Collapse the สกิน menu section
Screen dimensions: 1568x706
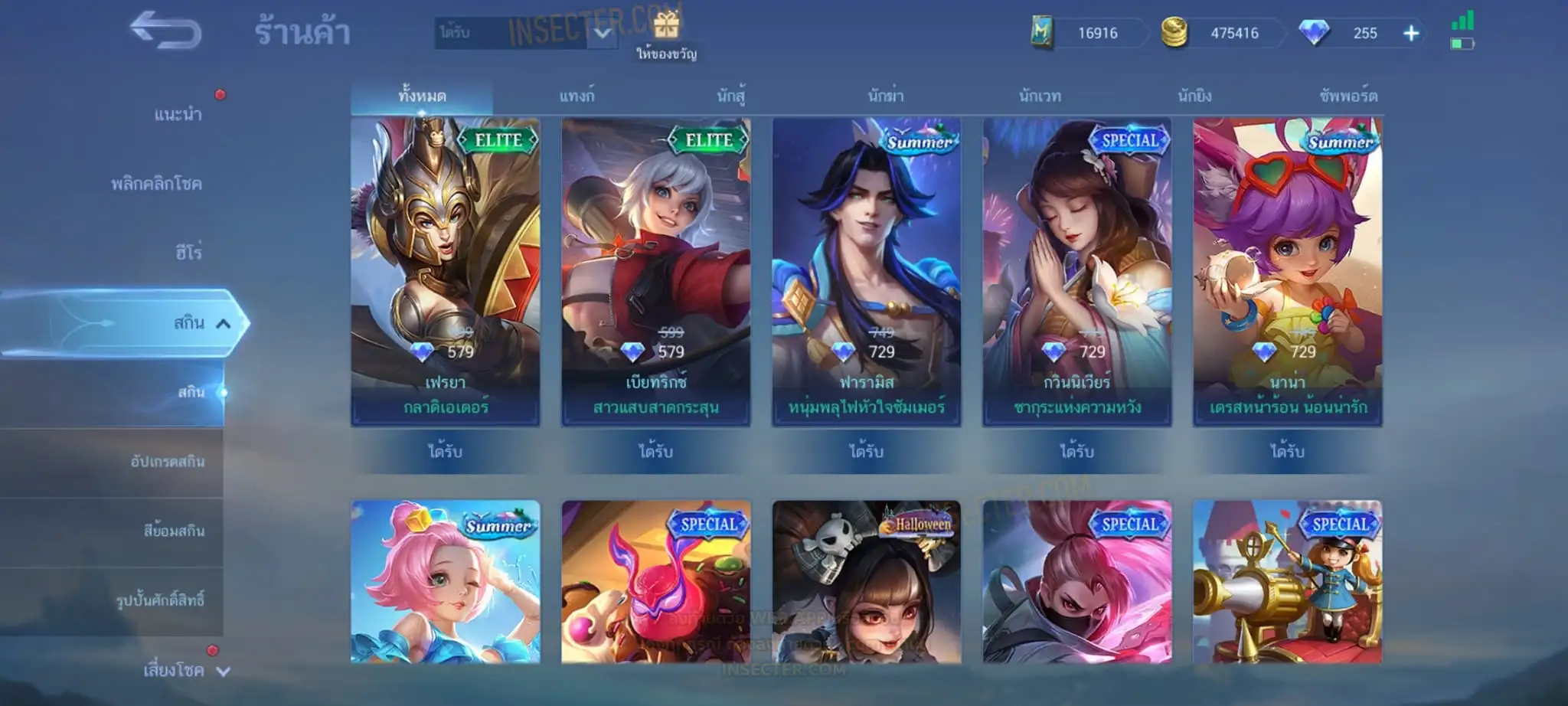coord(222,323)
